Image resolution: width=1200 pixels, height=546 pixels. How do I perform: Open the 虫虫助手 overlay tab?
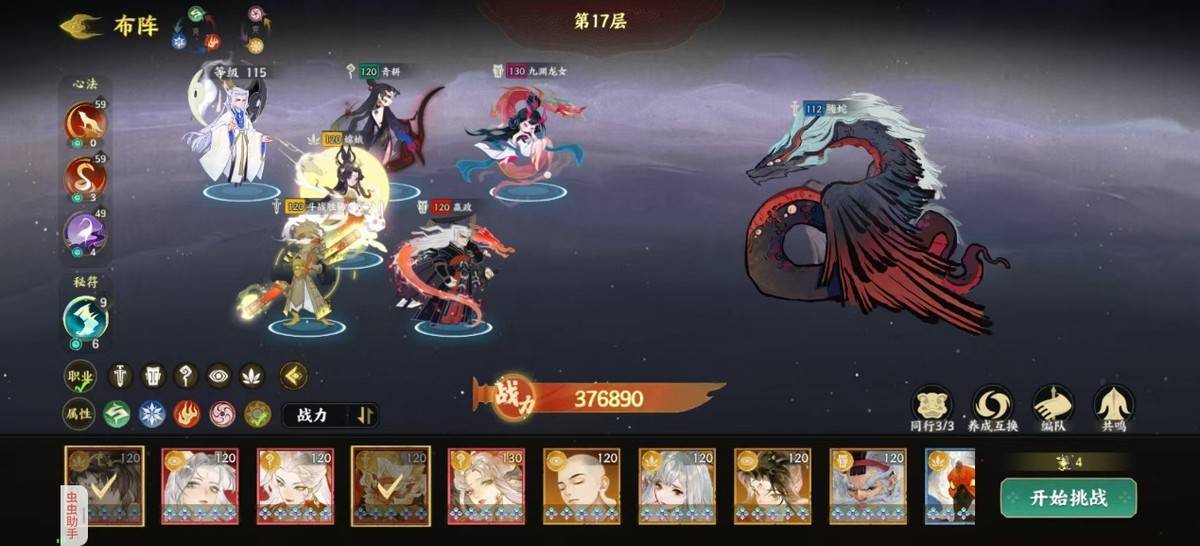[72, 510]
